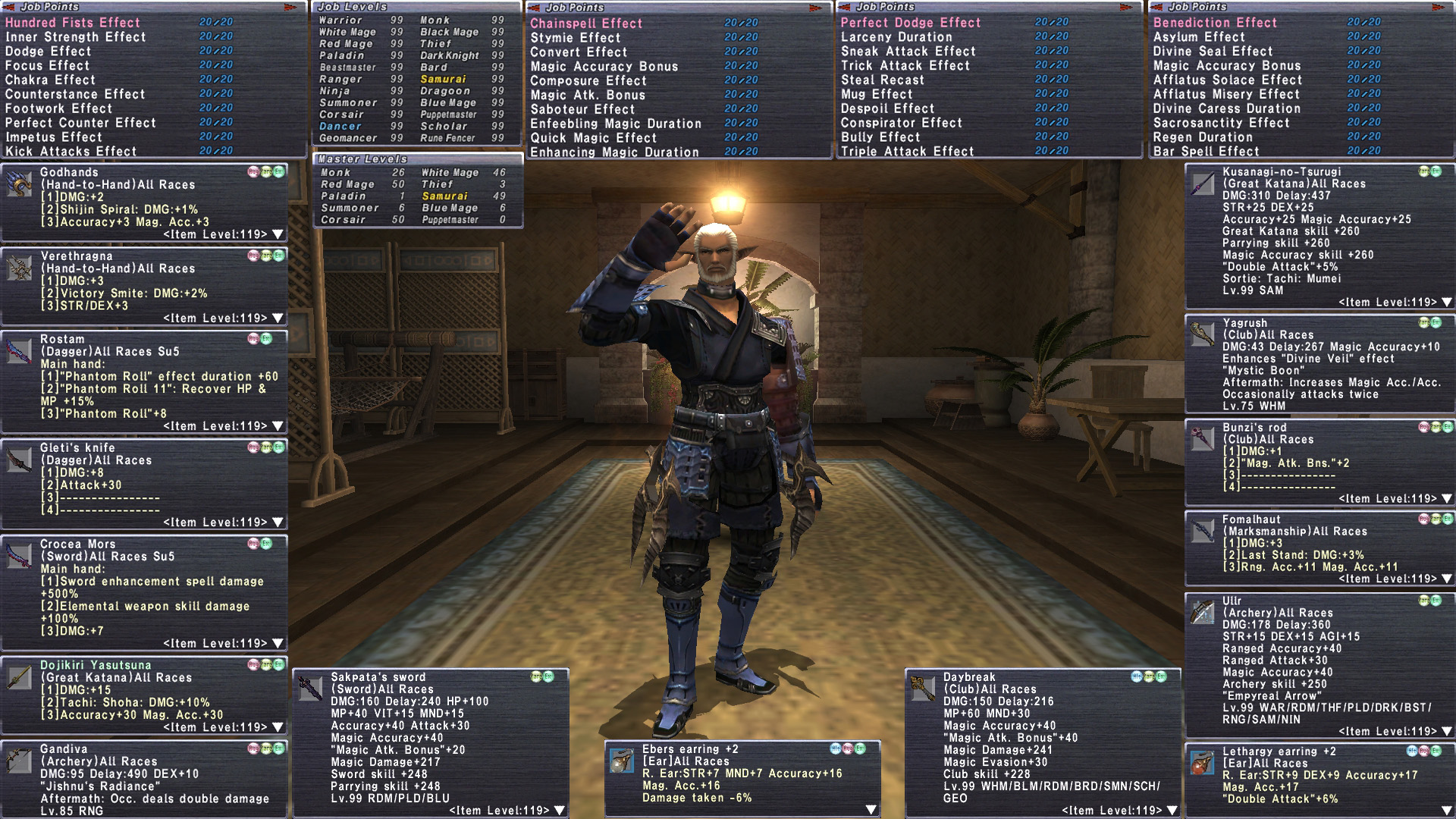Select Dancer in the Job Levels list
1456x819 pixels.
coord(340,127)
